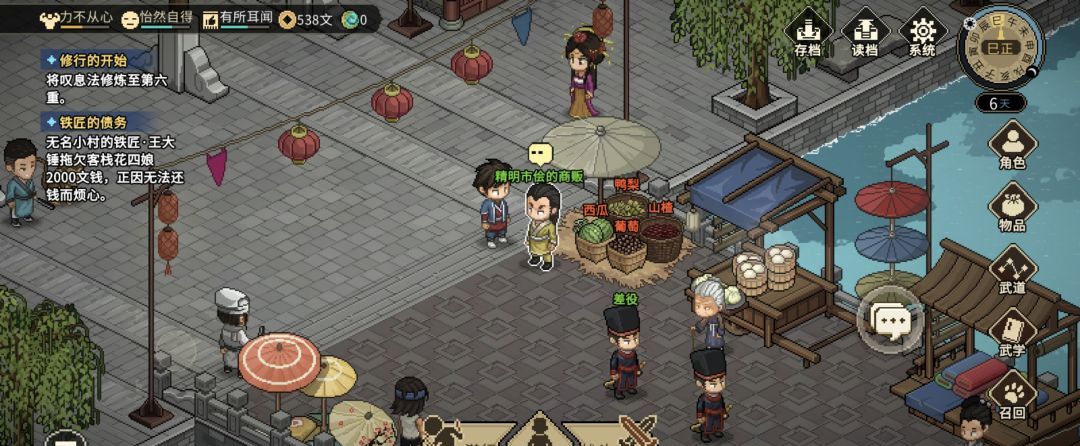
Task: Click the running figure icon
Action: 440,432
